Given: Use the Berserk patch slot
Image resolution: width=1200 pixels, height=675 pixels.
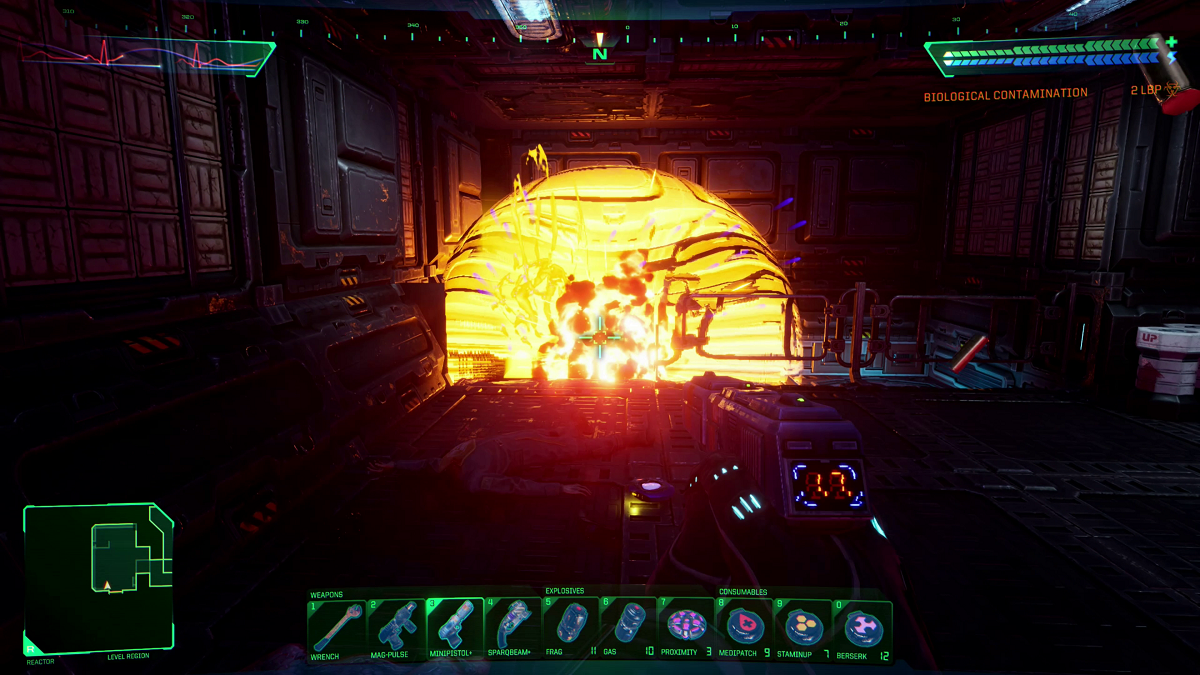Looking at the screenshot, I should click(x=862, y=627).
